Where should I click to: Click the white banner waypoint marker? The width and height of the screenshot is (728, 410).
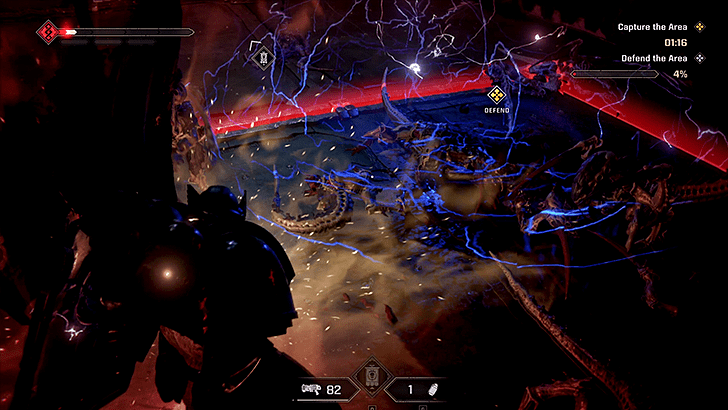(x=263, y=57)
